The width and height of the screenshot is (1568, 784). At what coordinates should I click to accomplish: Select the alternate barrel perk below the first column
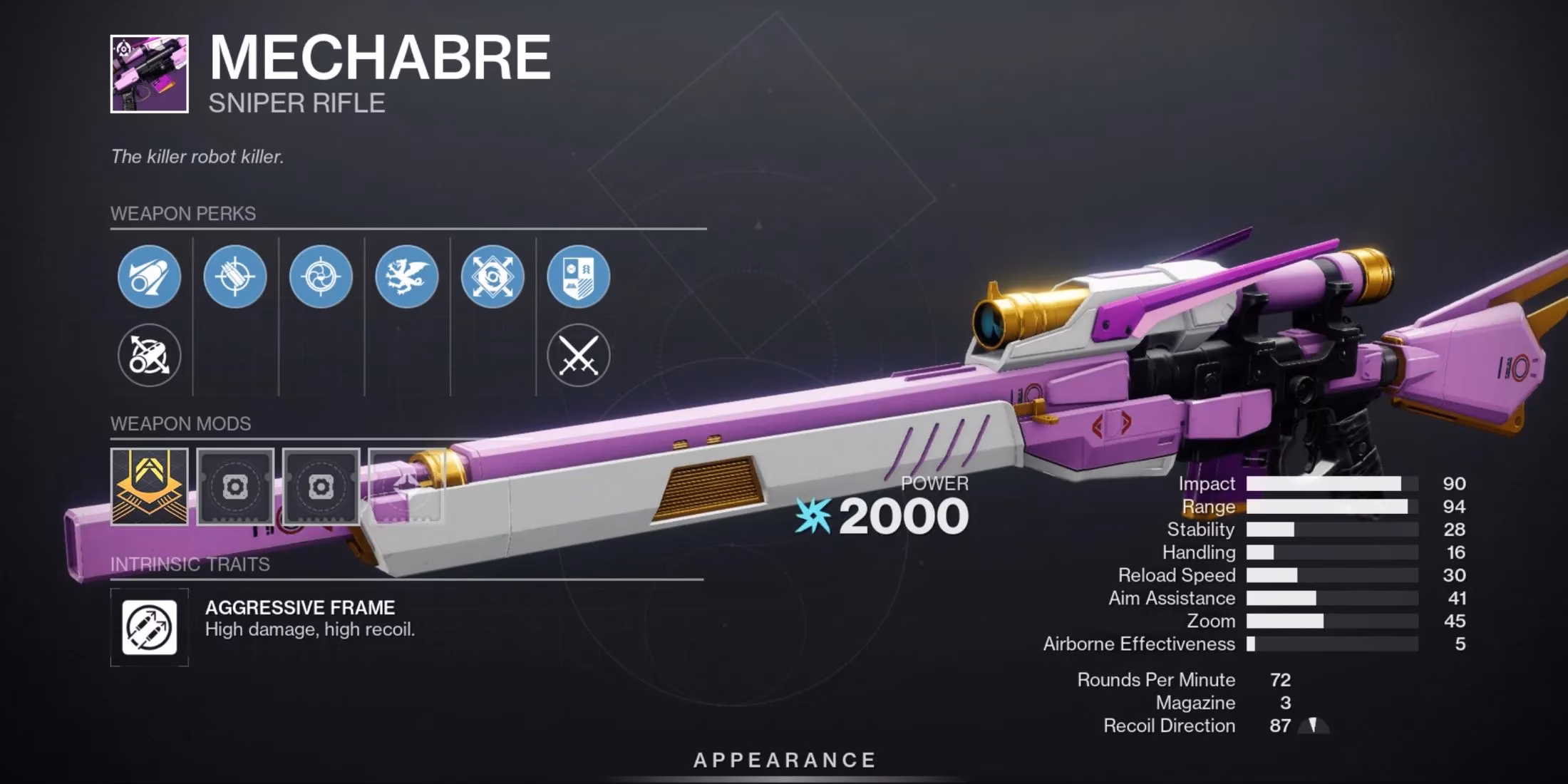148,356
